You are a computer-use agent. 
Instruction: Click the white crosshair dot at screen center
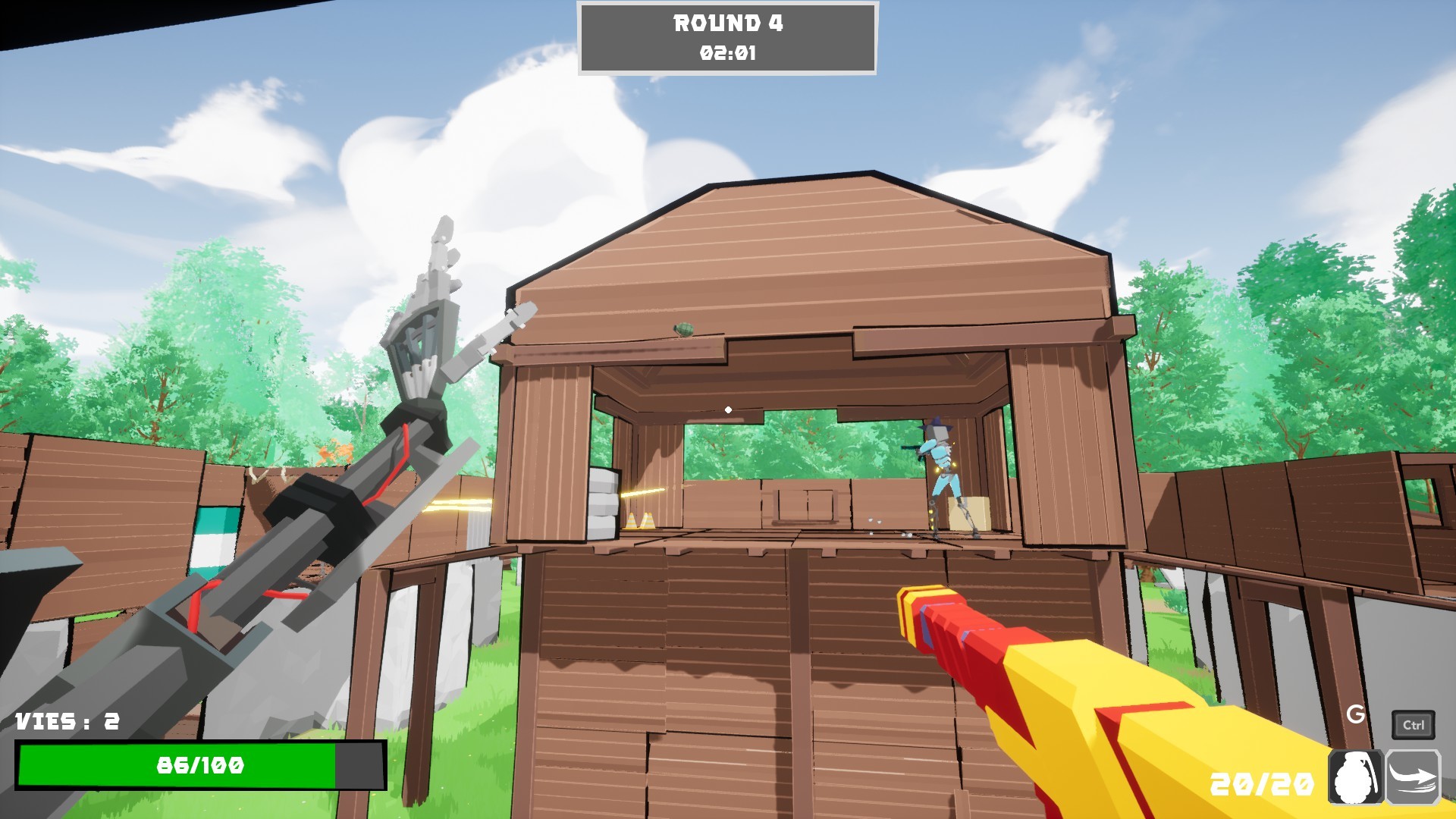point(729,408)
